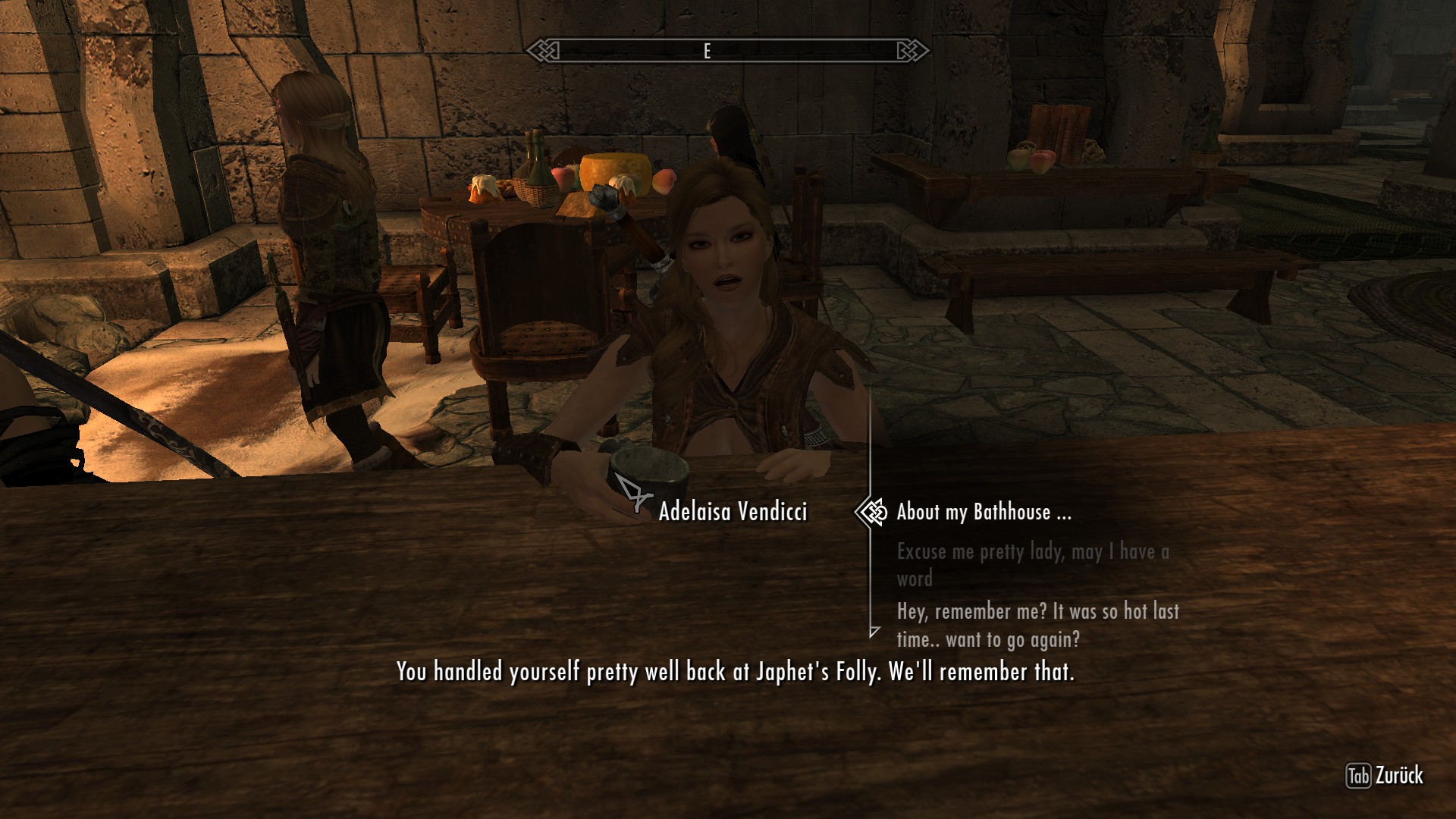Choose the "About my Bathhouse ..." dialogue option
1456x819 pixels.
coord(984,513)
